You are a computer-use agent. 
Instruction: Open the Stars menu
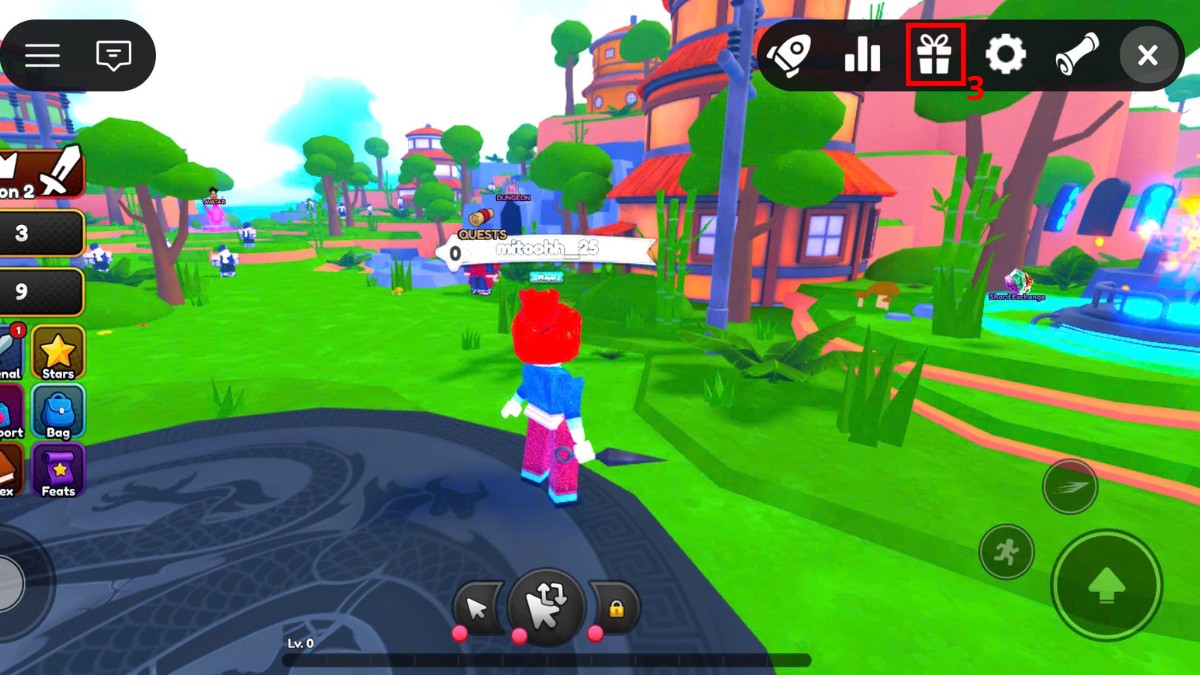tap(58, 353)
